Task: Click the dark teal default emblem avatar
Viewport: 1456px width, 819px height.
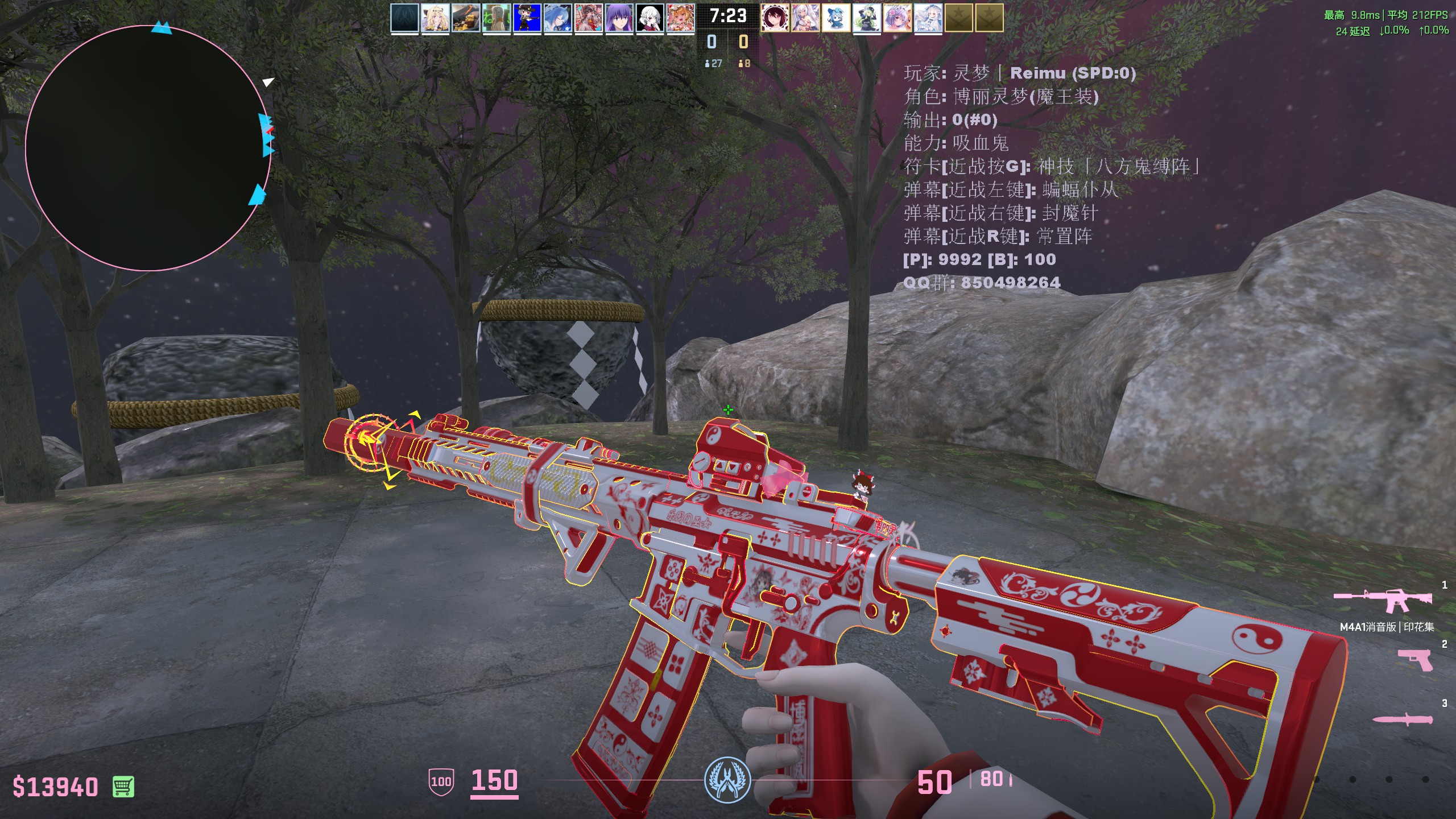Action: [404, 18]
